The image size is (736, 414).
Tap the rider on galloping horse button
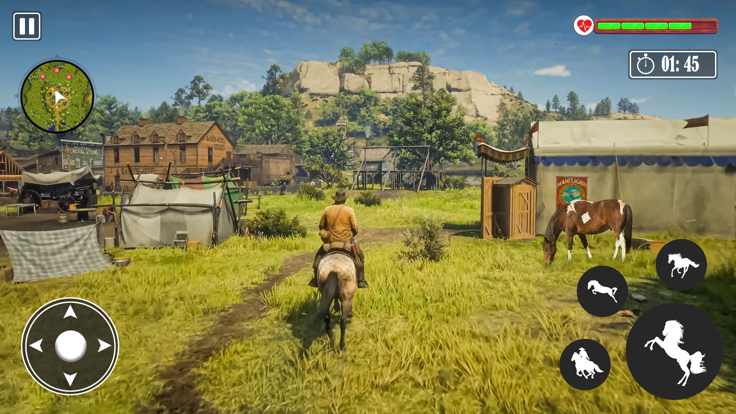585,364
